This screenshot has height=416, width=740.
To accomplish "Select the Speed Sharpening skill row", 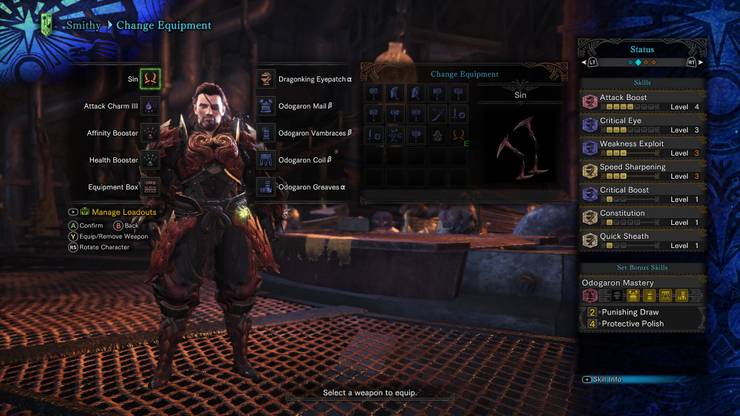I will coord(642,171).
